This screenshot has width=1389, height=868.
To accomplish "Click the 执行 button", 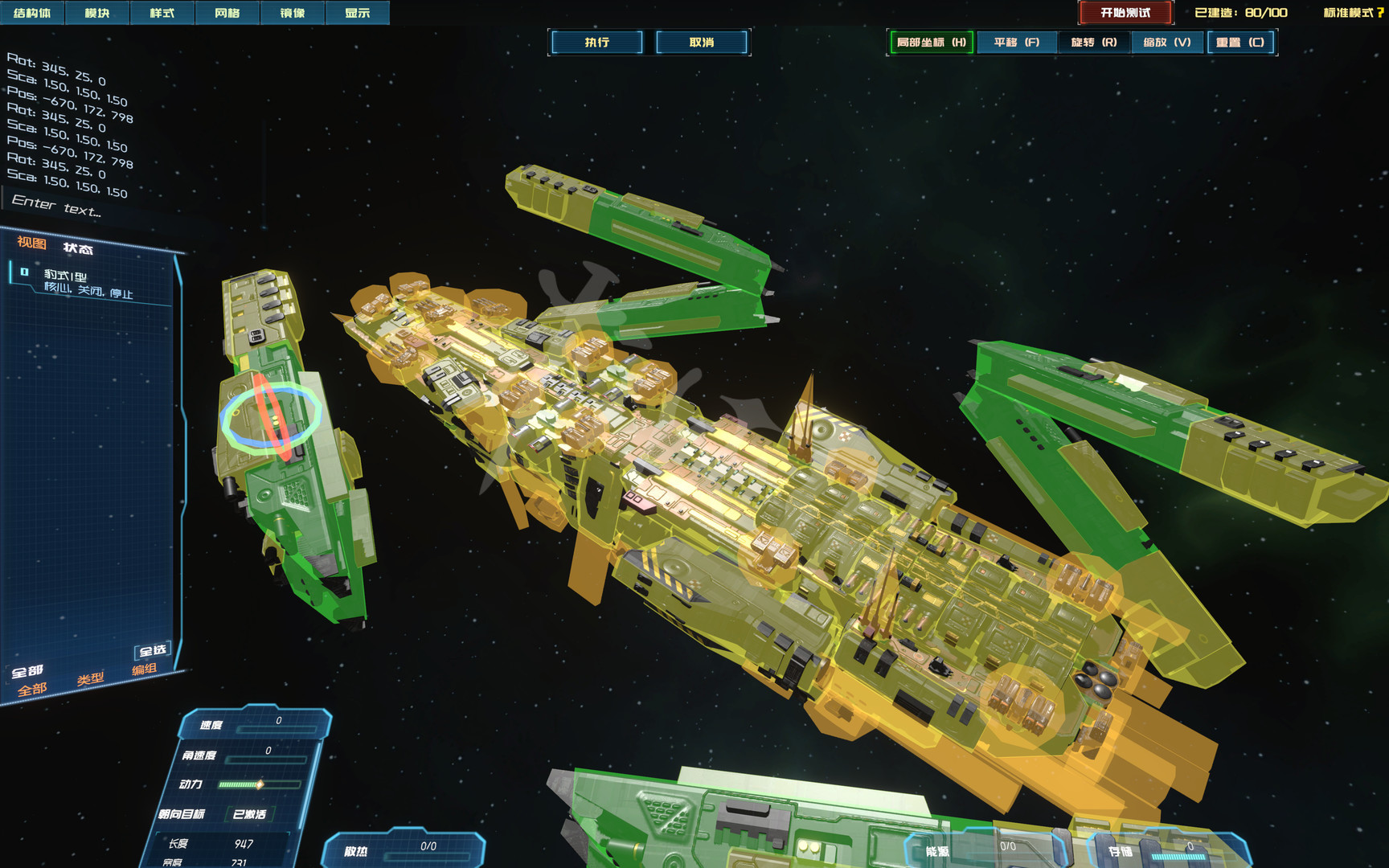I will click(x=596, y=43).
